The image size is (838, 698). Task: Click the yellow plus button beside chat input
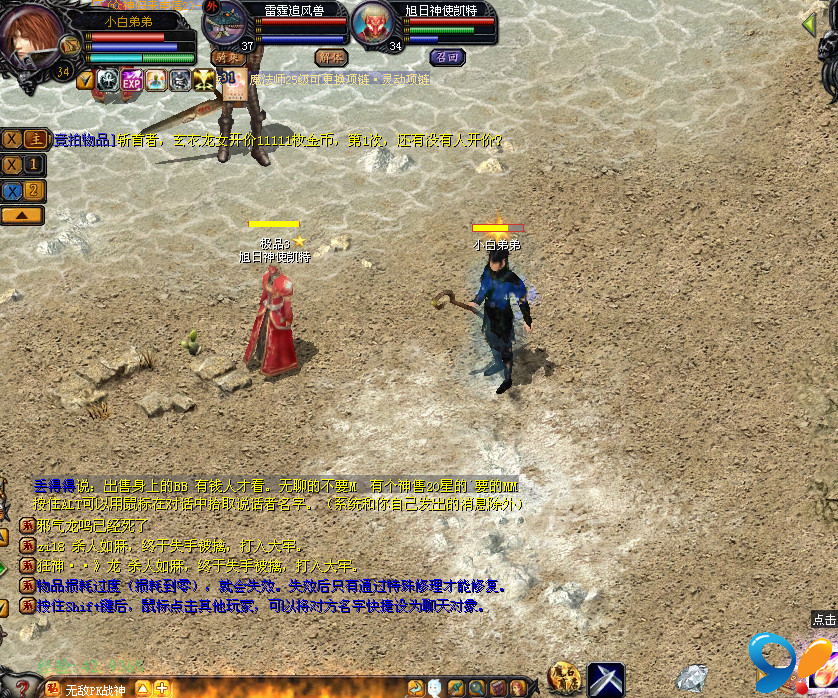(x=161, y=688)
